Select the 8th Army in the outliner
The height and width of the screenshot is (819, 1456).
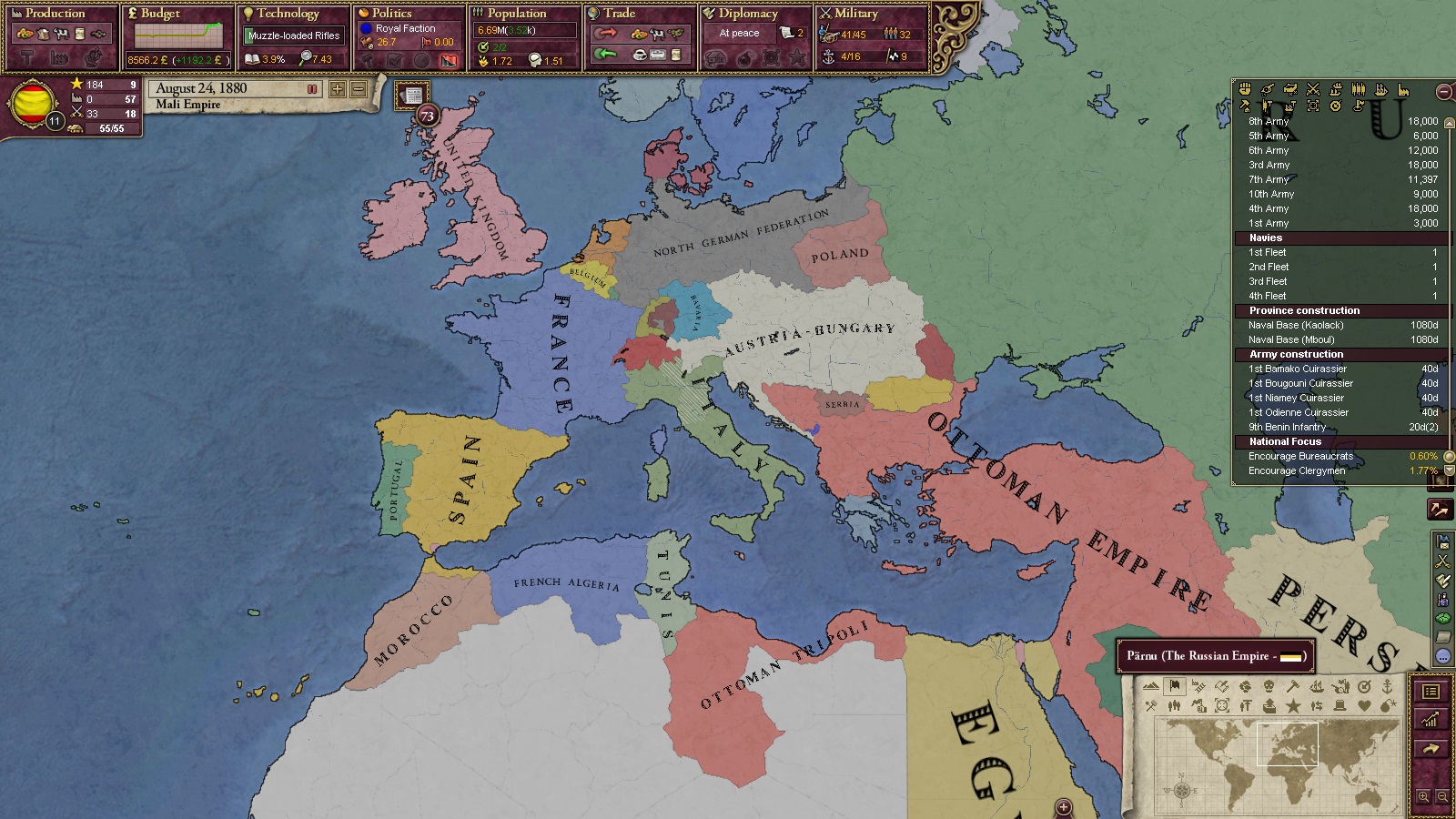(x=1269, y=121)
